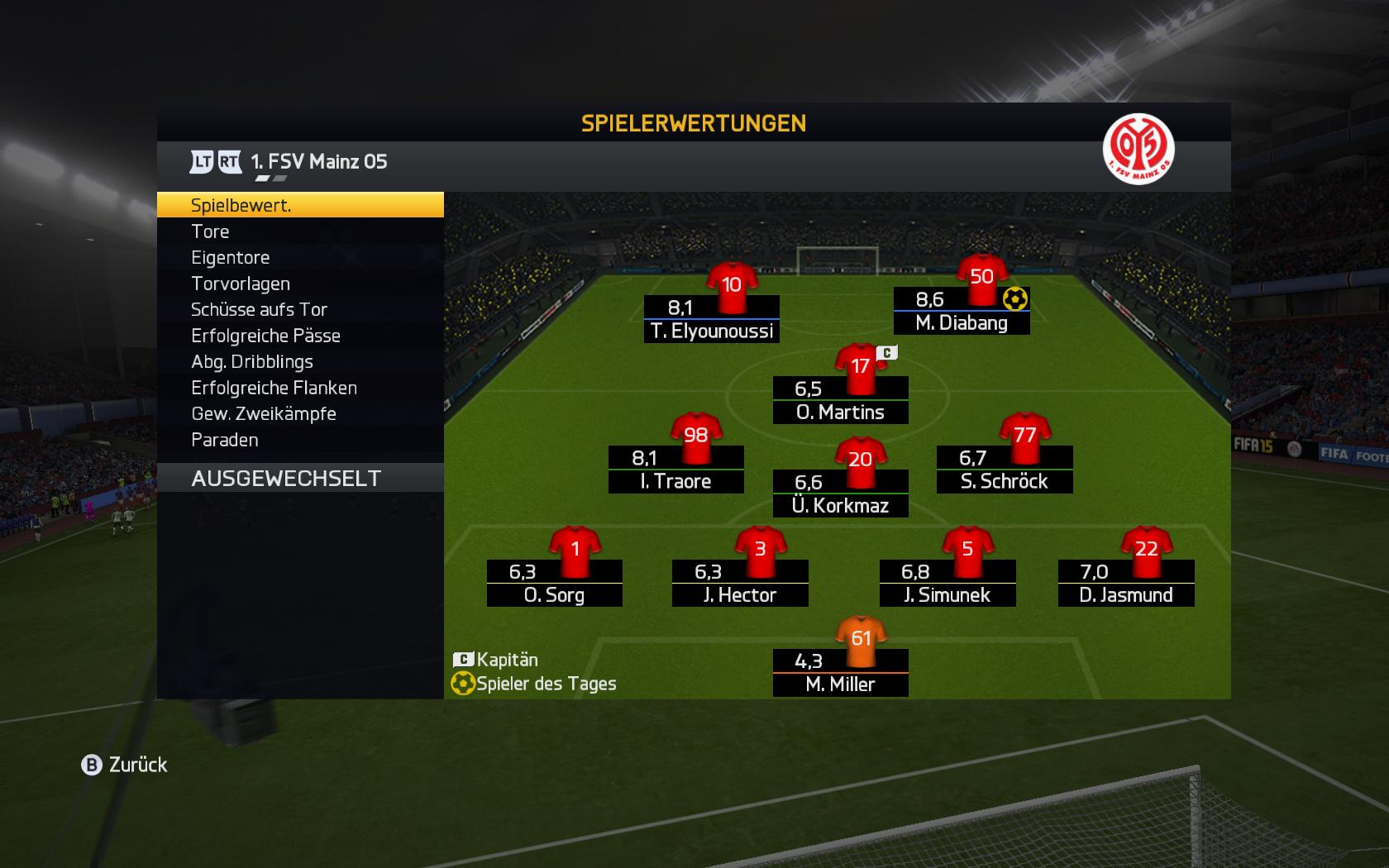Select Schüsse aufs Tor entry
This screenshot has height=868, width=1389.
299,309
